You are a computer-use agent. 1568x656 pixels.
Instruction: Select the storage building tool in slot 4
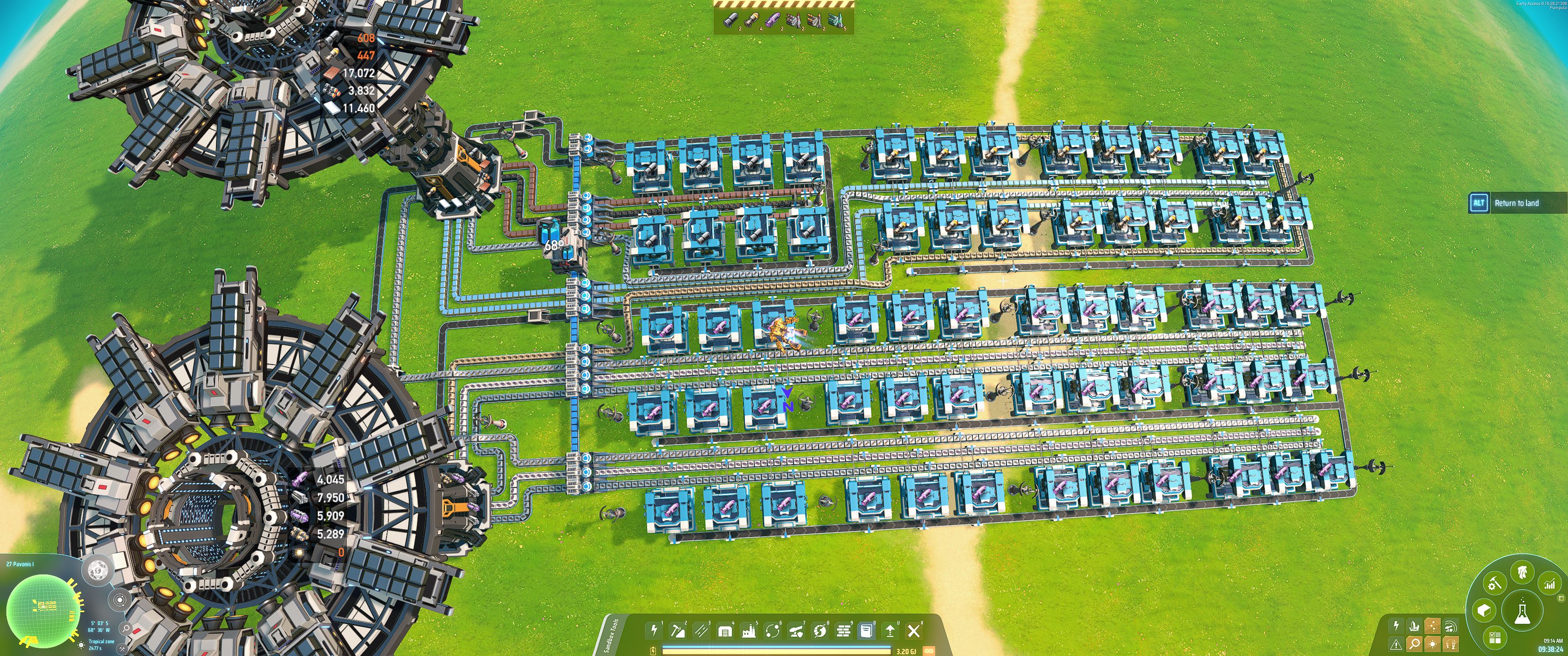(726, 631)
